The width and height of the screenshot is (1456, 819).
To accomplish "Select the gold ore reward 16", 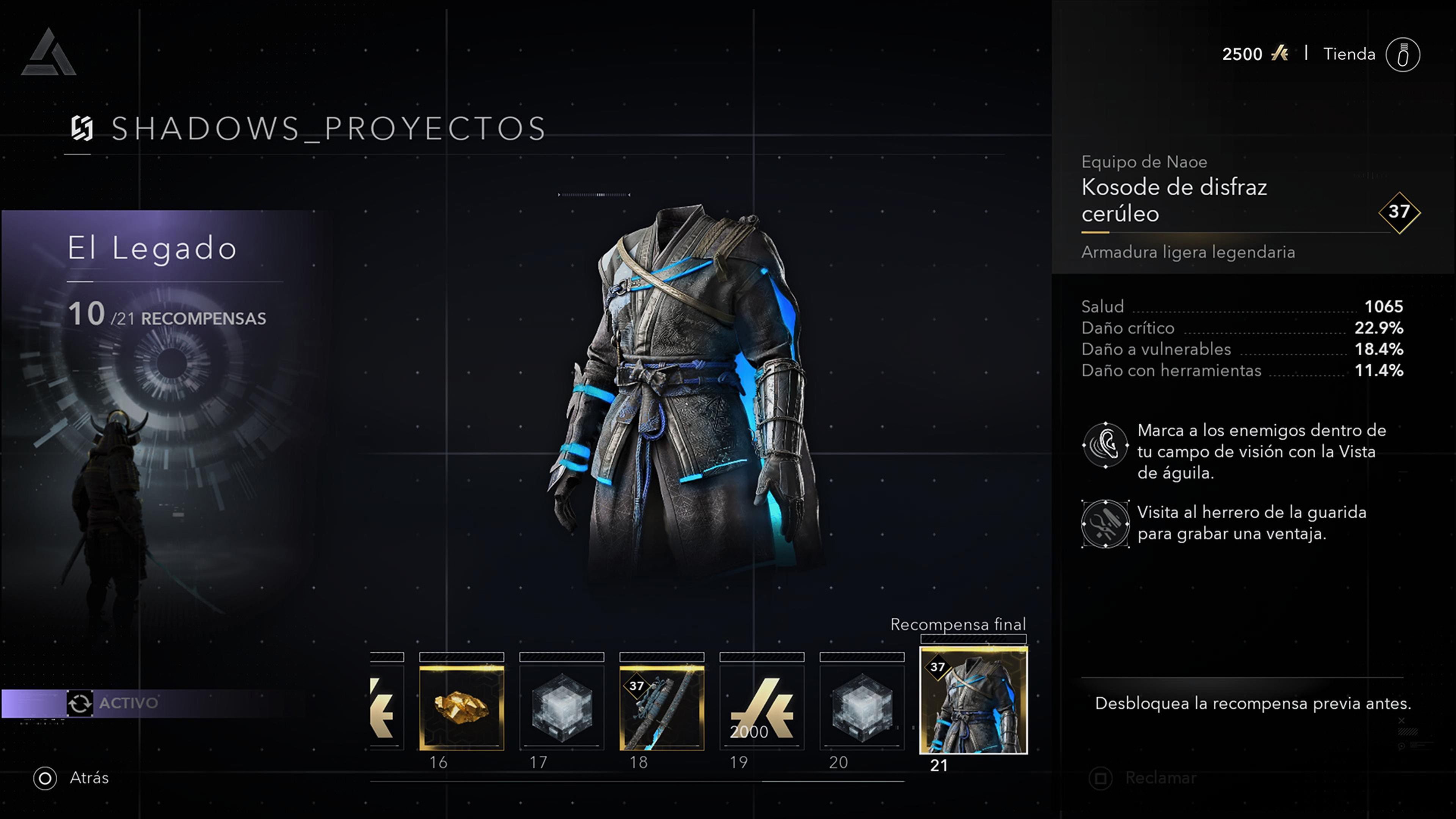I will [461, 707].
